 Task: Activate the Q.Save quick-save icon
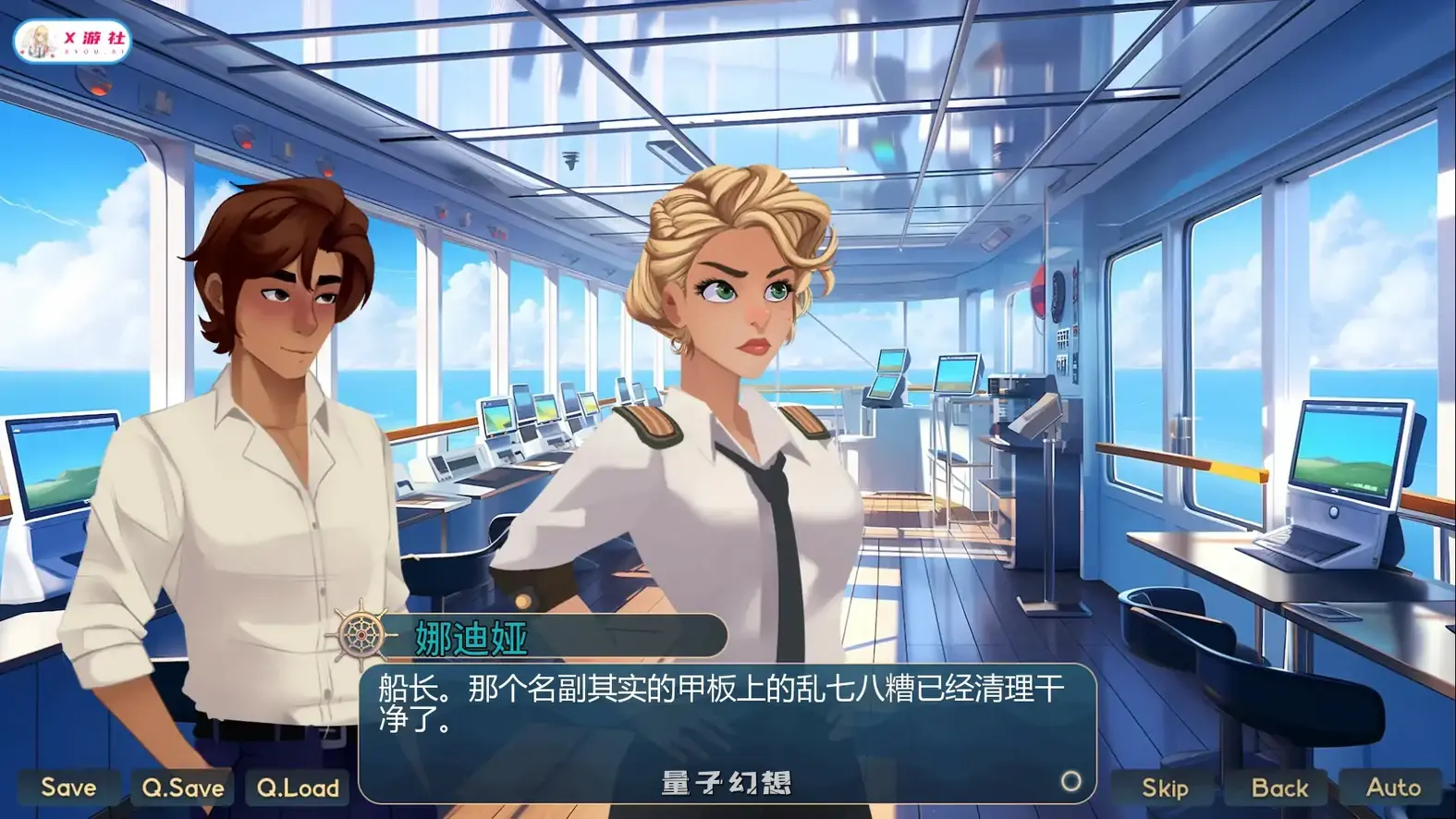[181, 788]
